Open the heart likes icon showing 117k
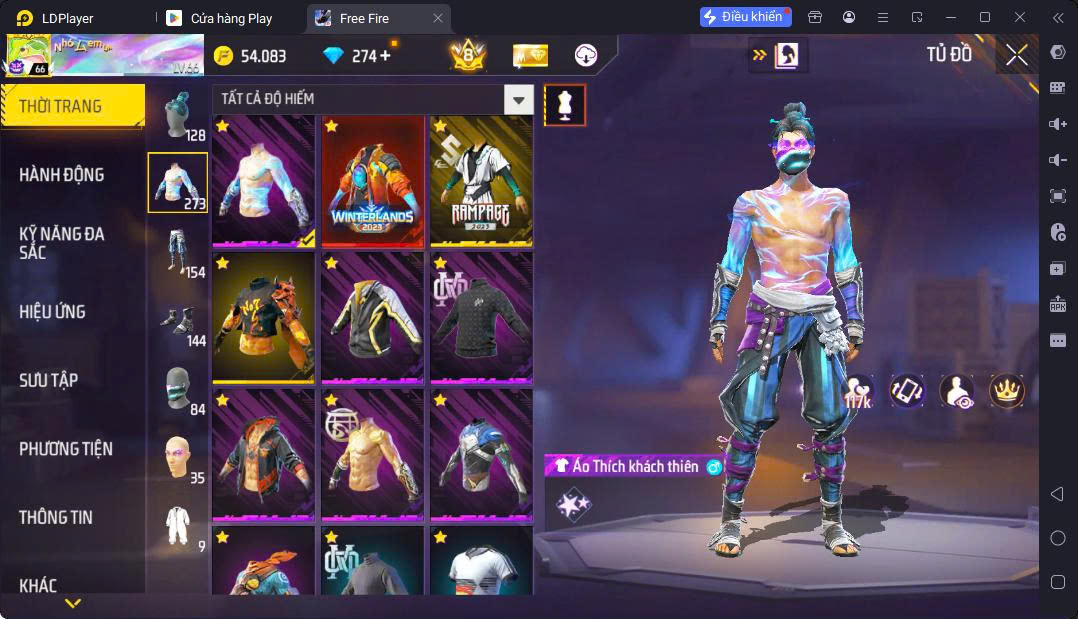 [857, 392]
